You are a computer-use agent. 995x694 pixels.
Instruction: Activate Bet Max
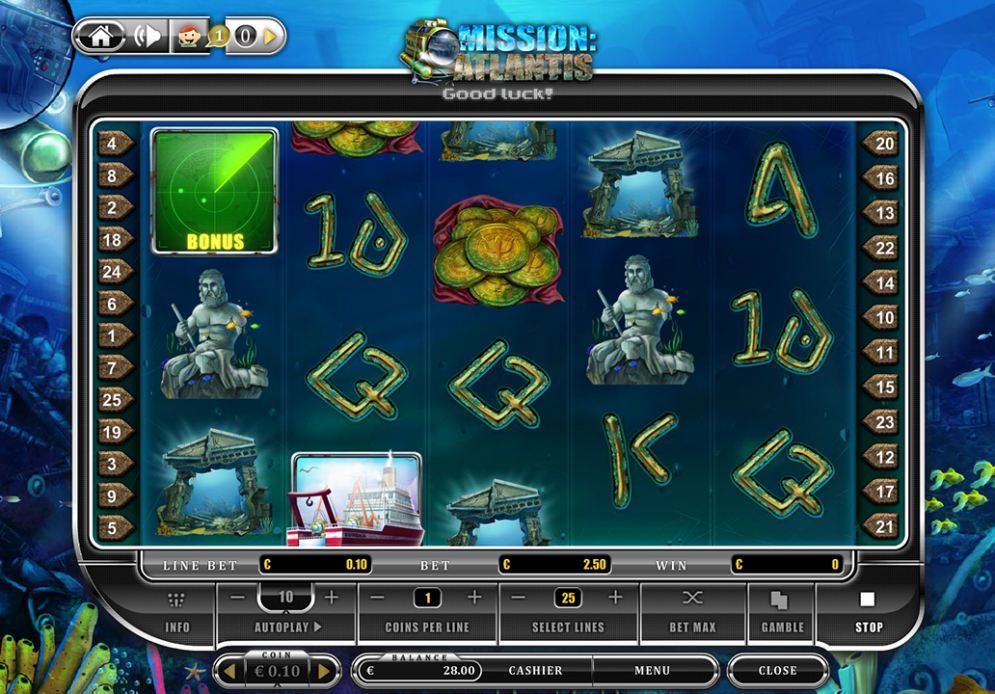(x=693, y=612)
